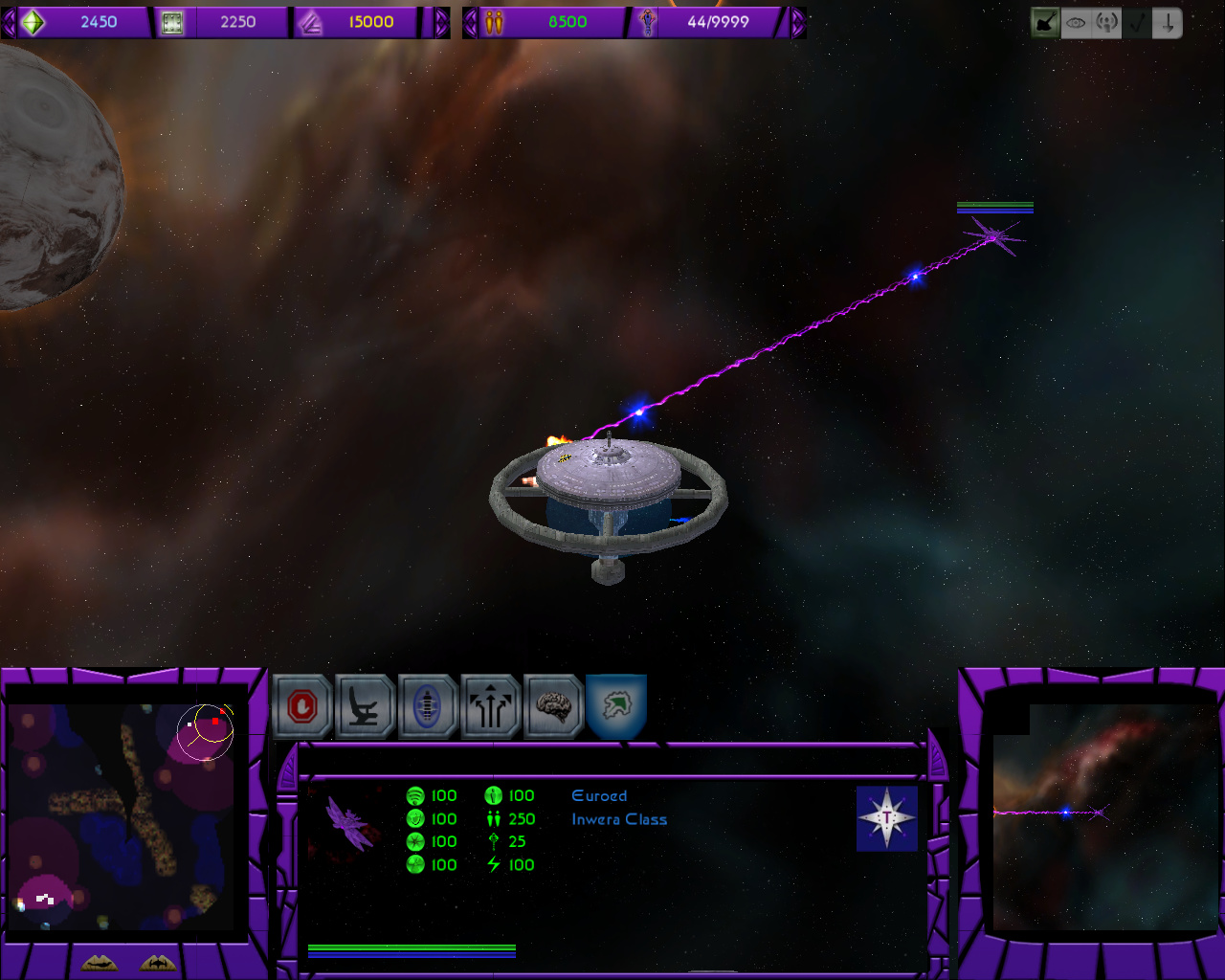Click the red stop command button
Image resolution: width=1225 pixels, height=980 pixels.
302,707
